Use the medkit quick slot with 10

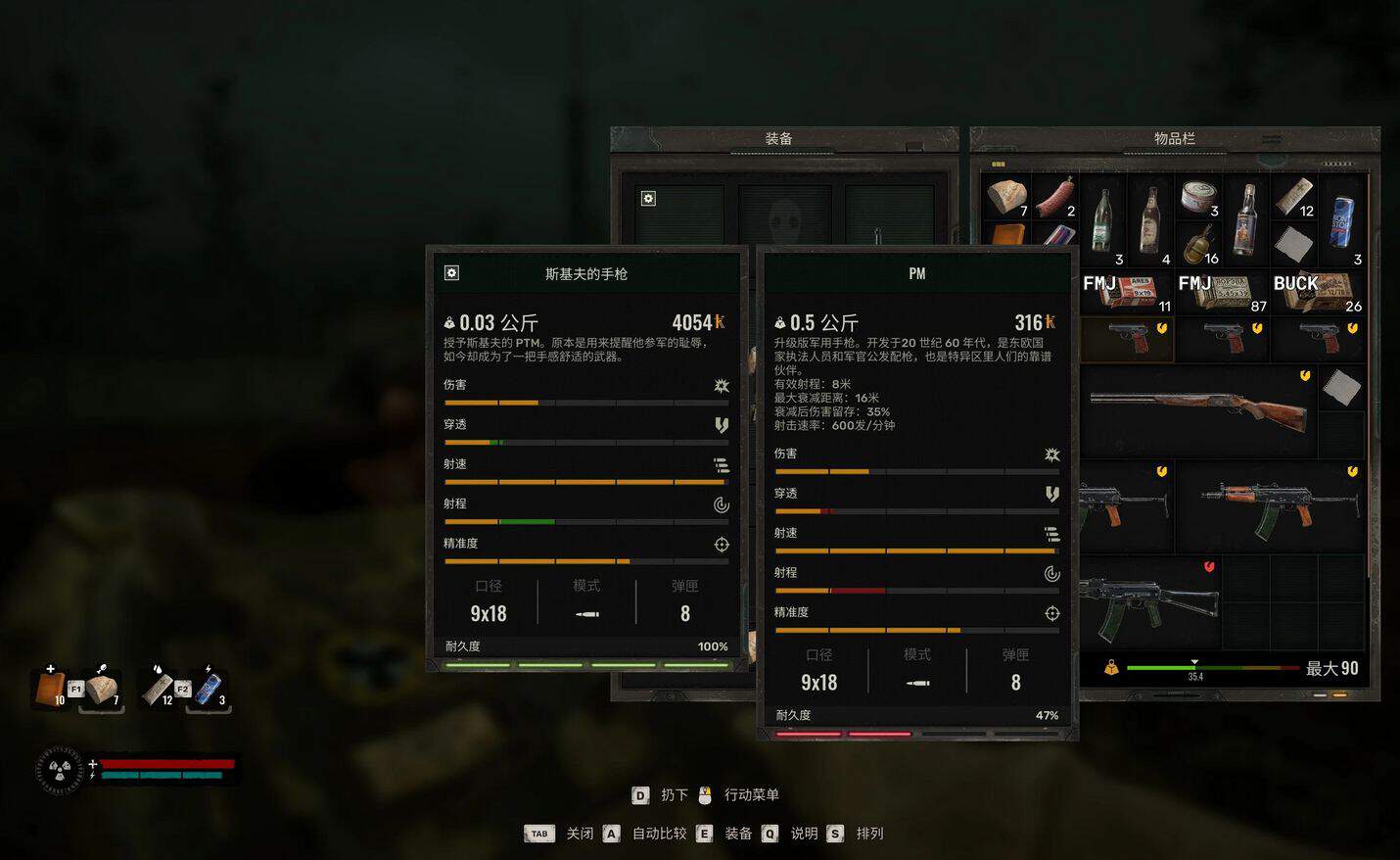pos(51,689)
